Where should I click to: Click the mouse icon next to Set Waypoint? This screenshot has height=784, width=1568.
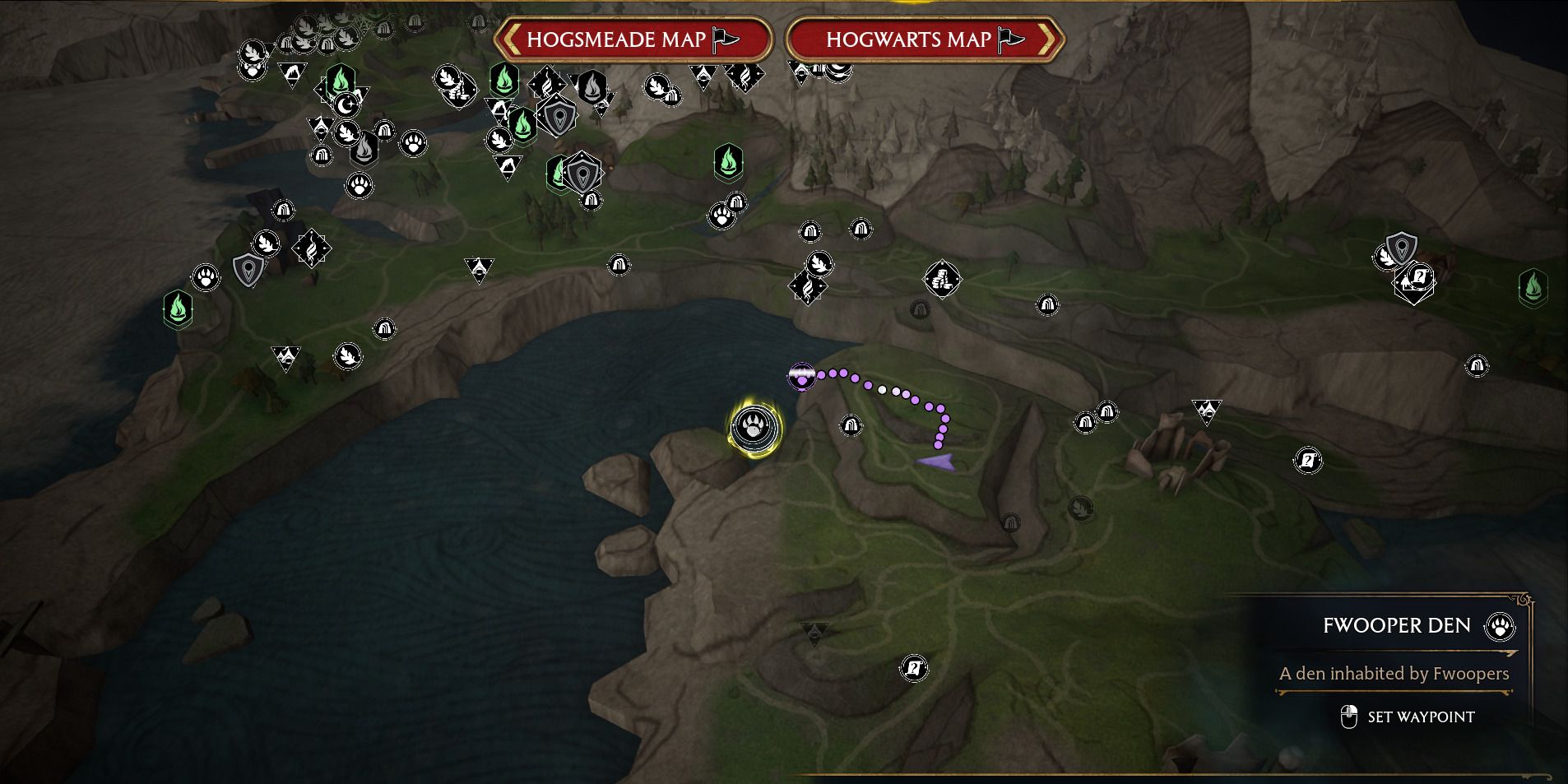1351,715
